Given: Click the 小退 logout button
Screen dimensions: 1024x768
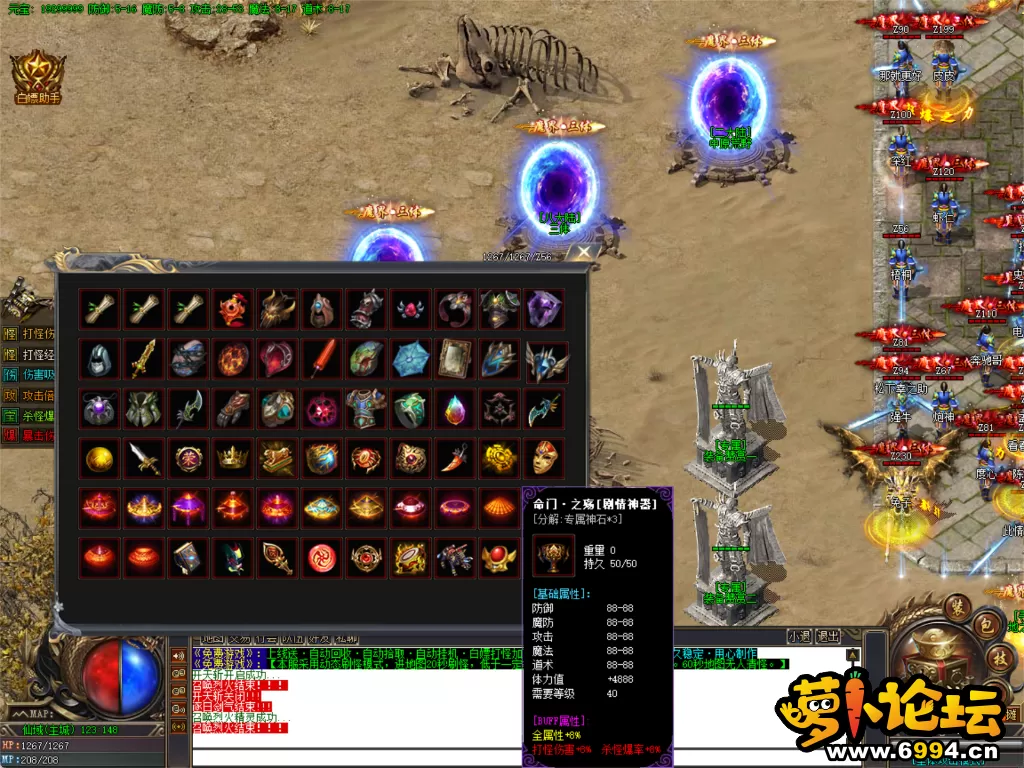Looking at the screenshot, I should 799,636.
